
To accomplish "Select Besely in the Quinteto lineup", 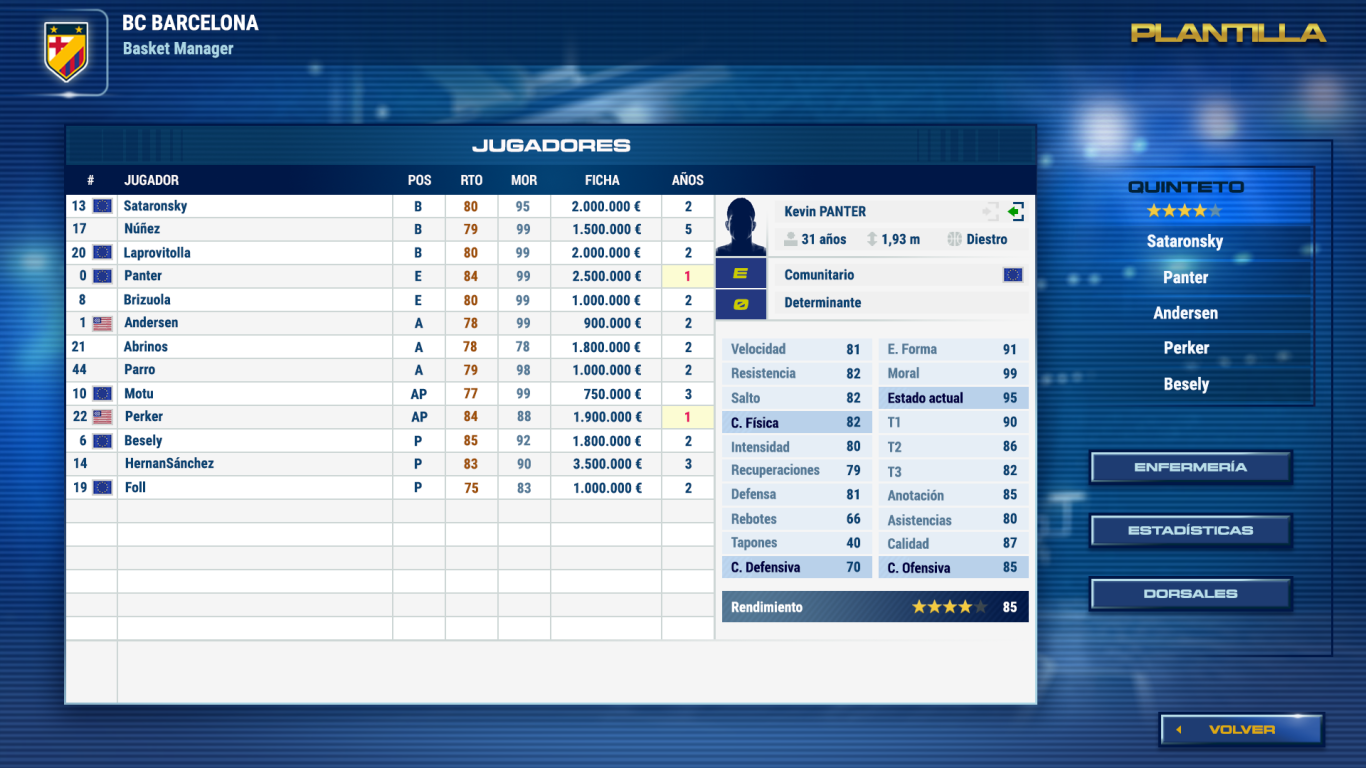I will [1186, 384].
